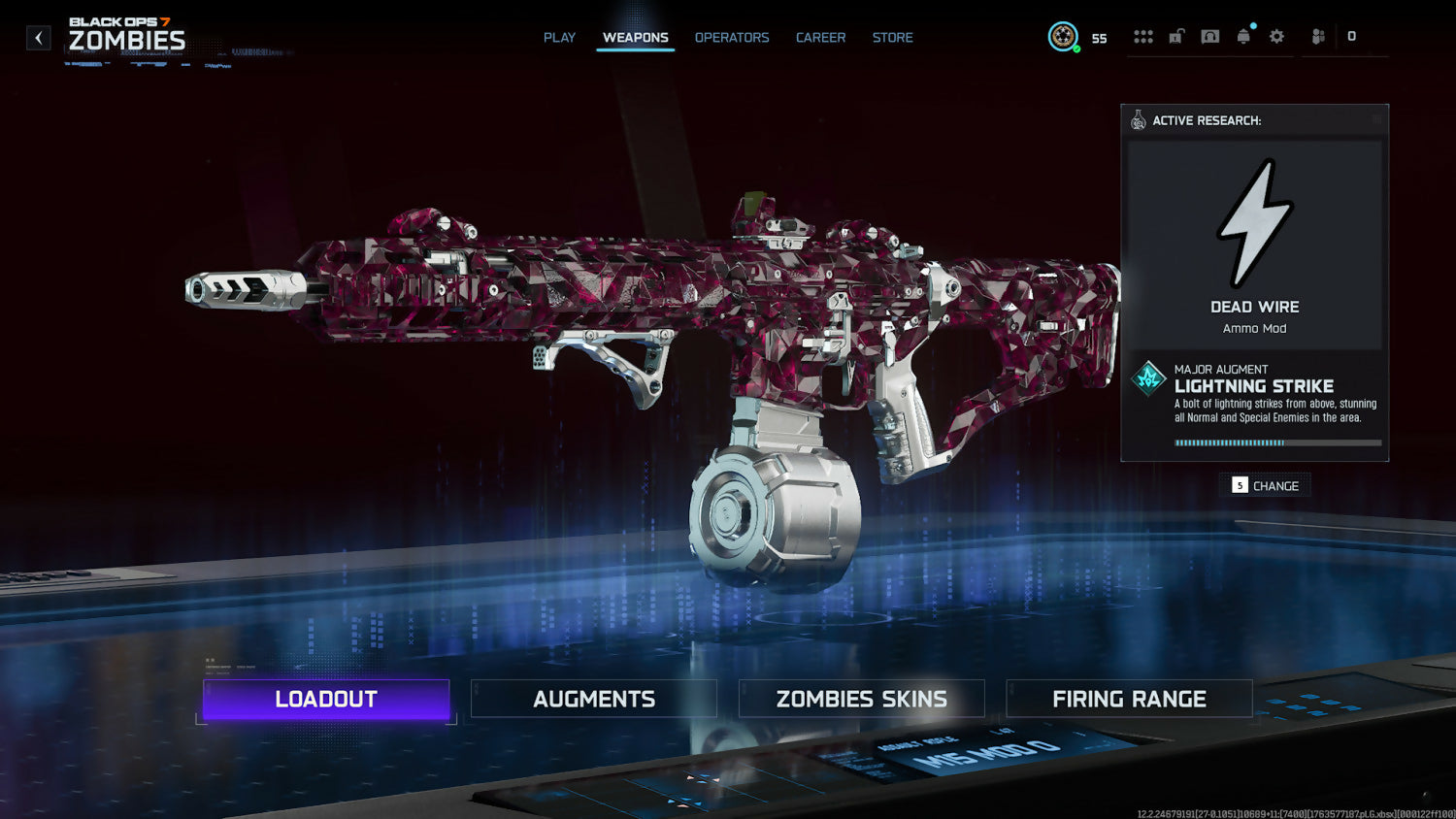
Task: Enter the Firing Range
Action: tap(1129, 699)
